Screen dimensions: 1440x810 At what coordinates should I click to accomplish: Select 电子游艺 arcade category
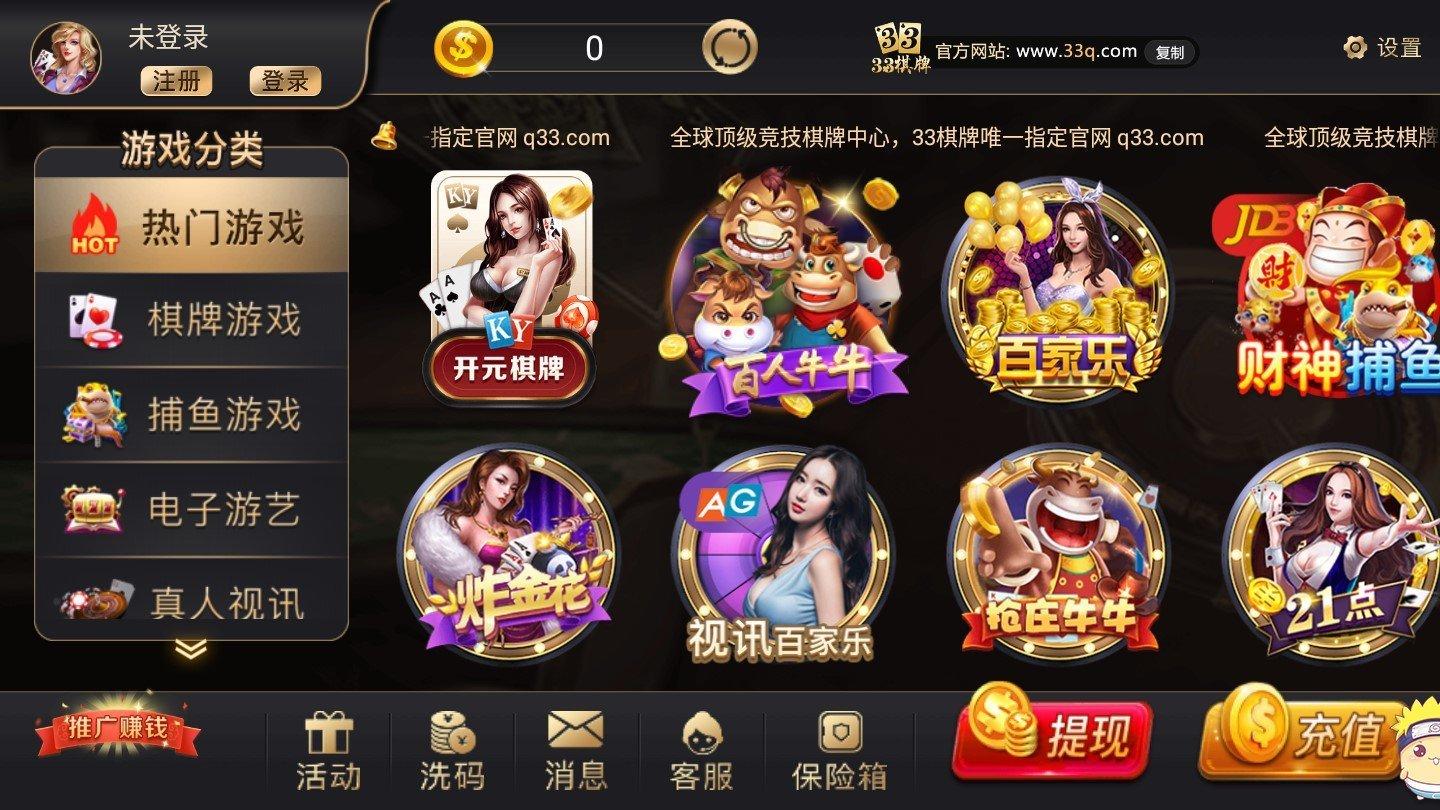190,512
